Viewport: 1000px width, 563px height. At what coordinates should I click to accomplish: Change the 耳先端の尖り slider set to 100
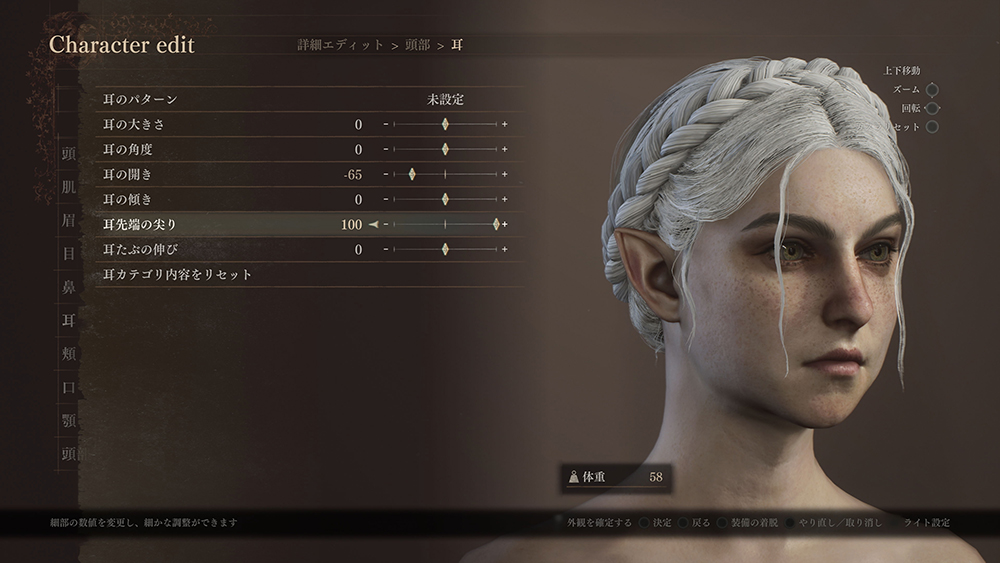pyautogui.click(x=496, y=224)
